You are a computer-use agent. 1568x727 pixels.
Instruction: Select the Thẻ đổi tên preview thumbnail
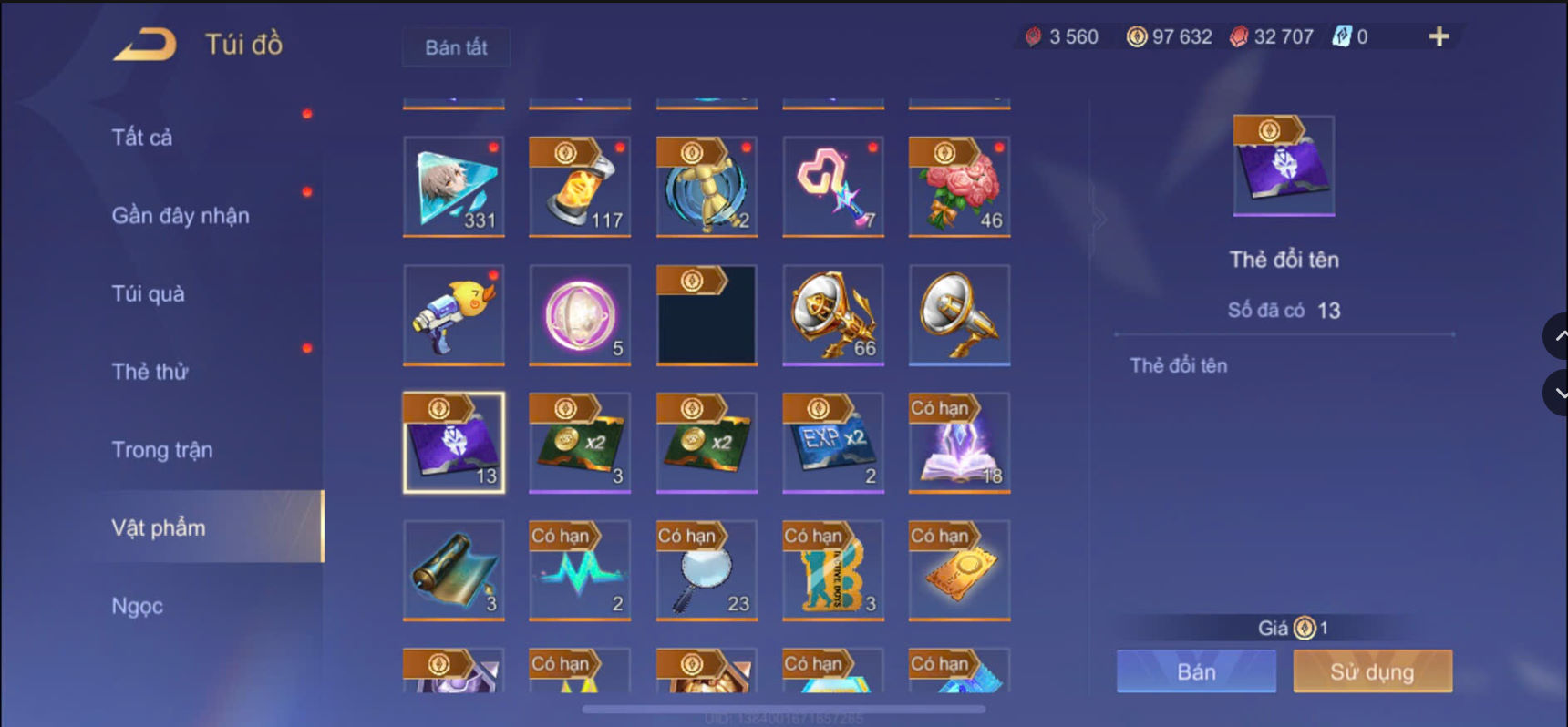[1282, 166]
